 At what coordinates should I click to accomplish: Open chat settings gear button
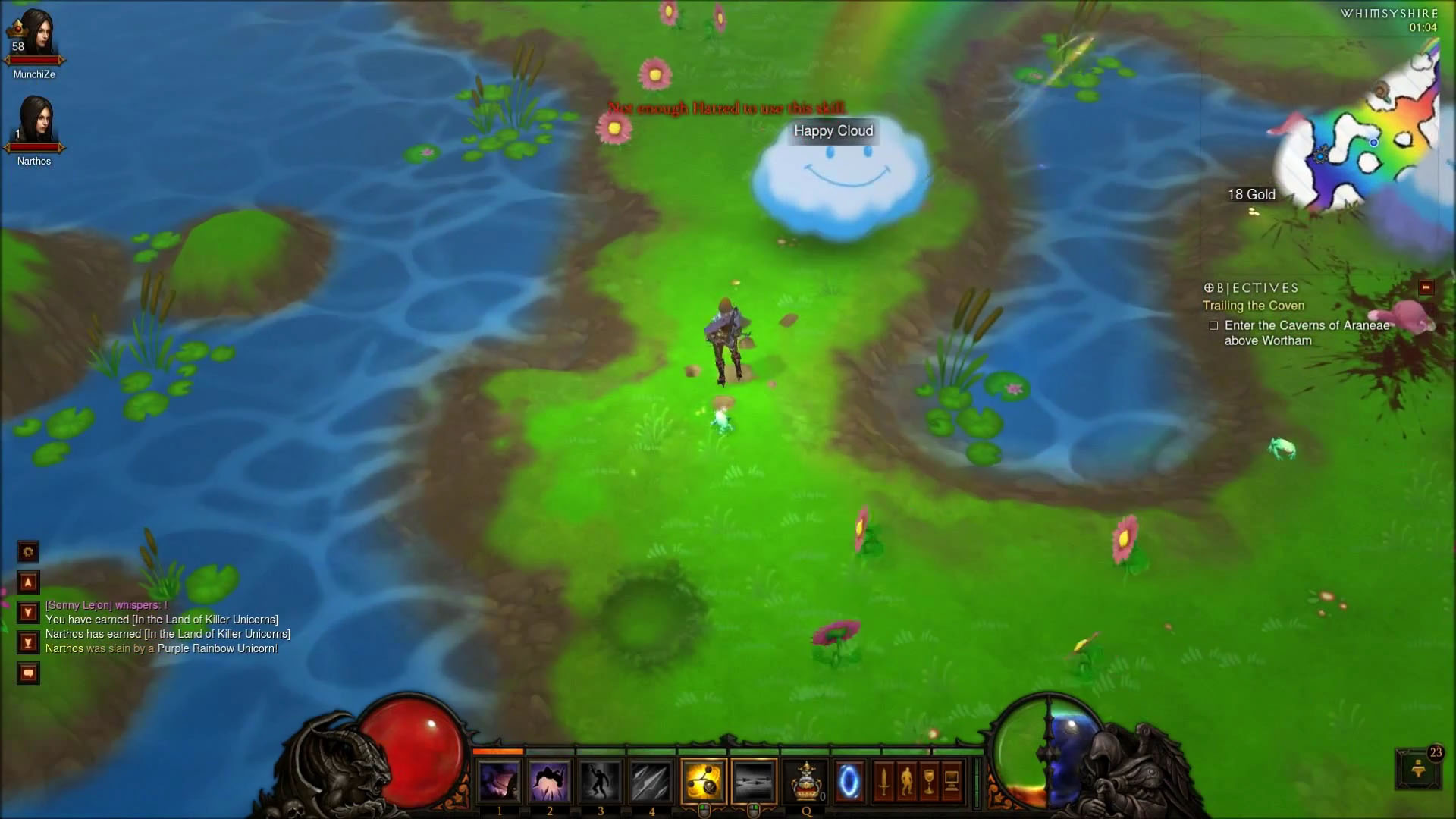(28, 552)
